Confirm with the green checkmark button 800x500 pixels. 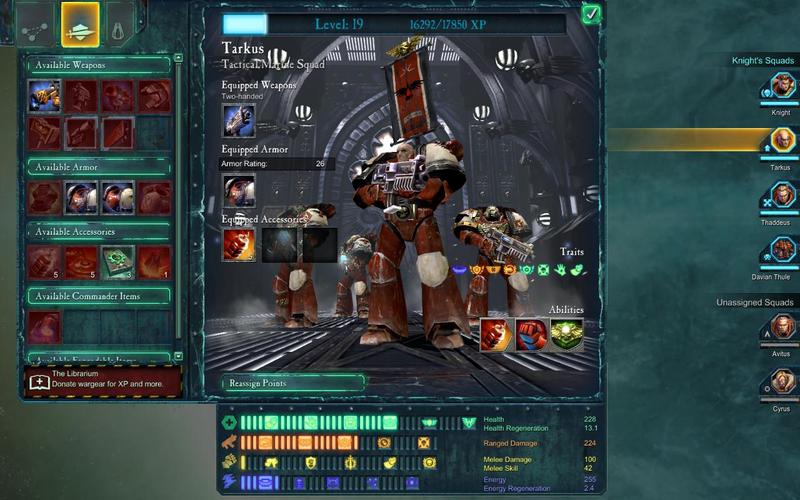[x=590, y=15]
